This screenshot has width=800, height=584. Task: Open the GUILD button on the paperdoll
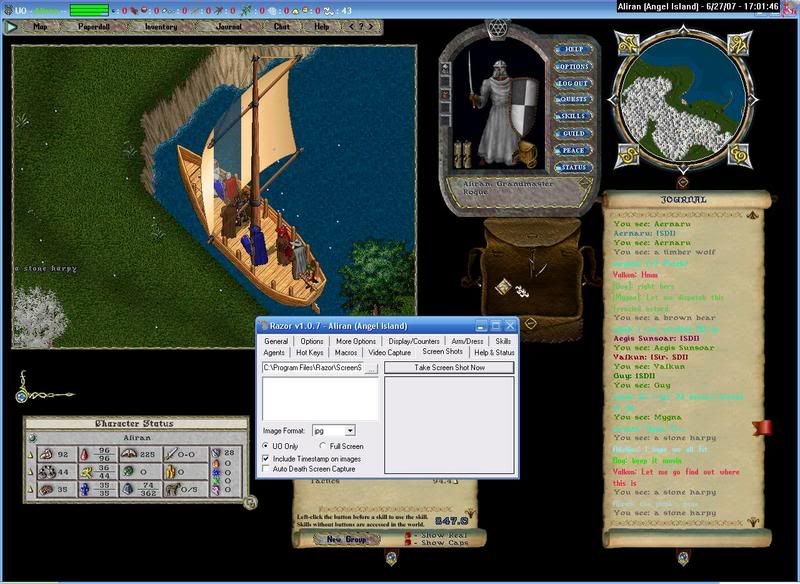coord(573,133)
